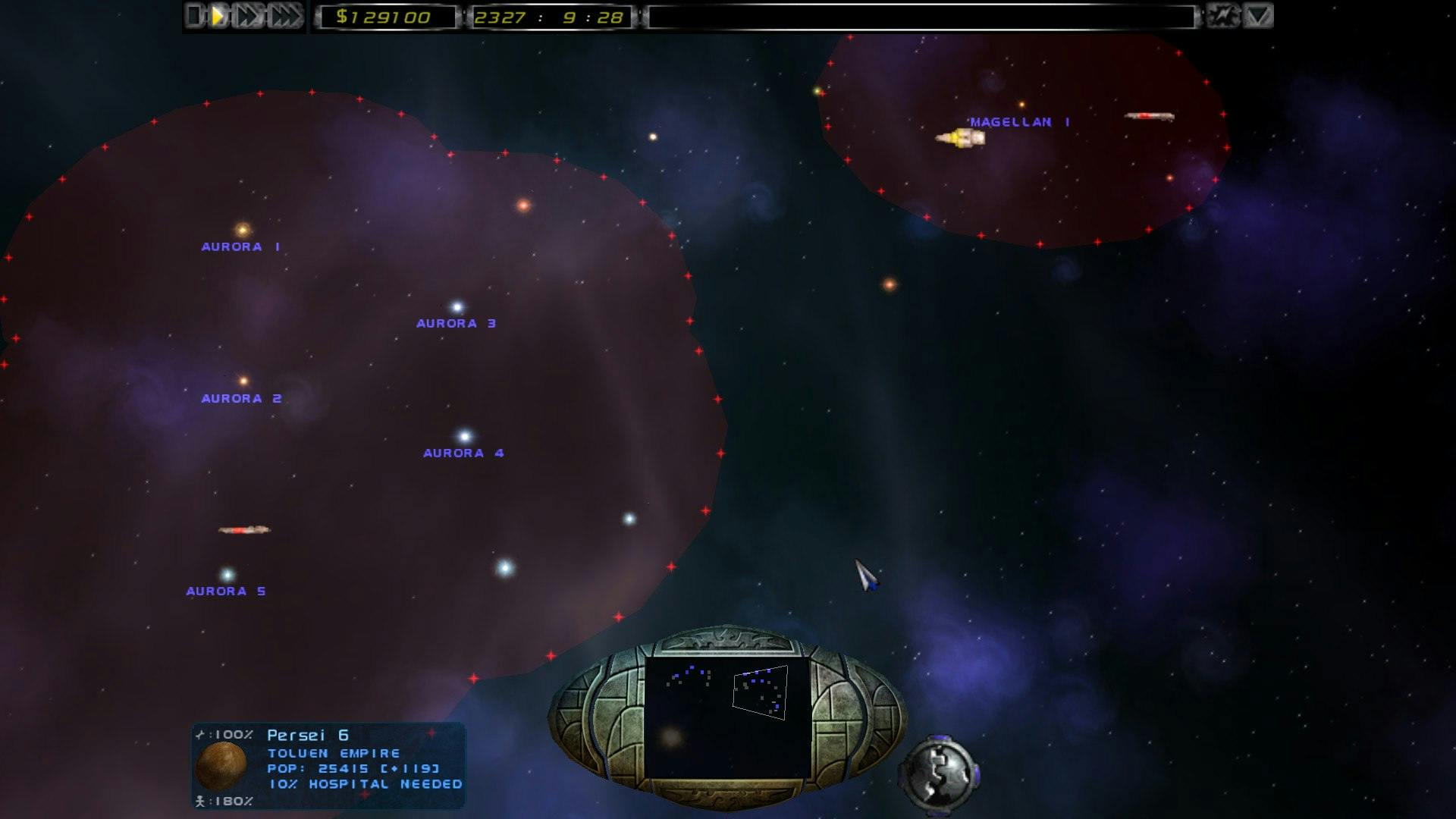The image size is (1456, 819).
Task: Toggle the top bar visibility with the down-arrow button
Action: click(x=1260, y=14)
